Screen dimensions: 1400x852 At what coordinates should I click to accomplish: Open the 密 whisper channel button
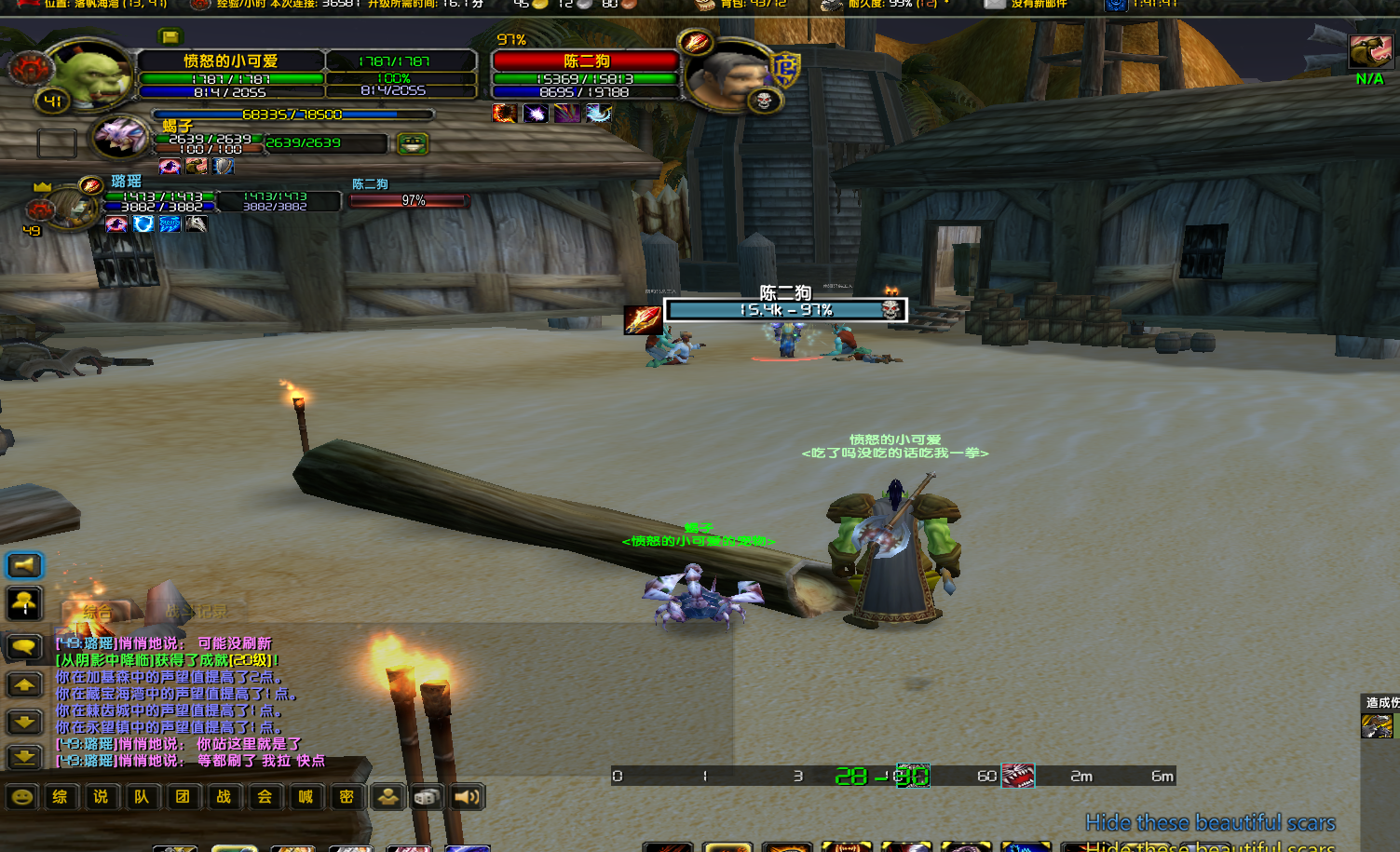[x=347, y=797]
